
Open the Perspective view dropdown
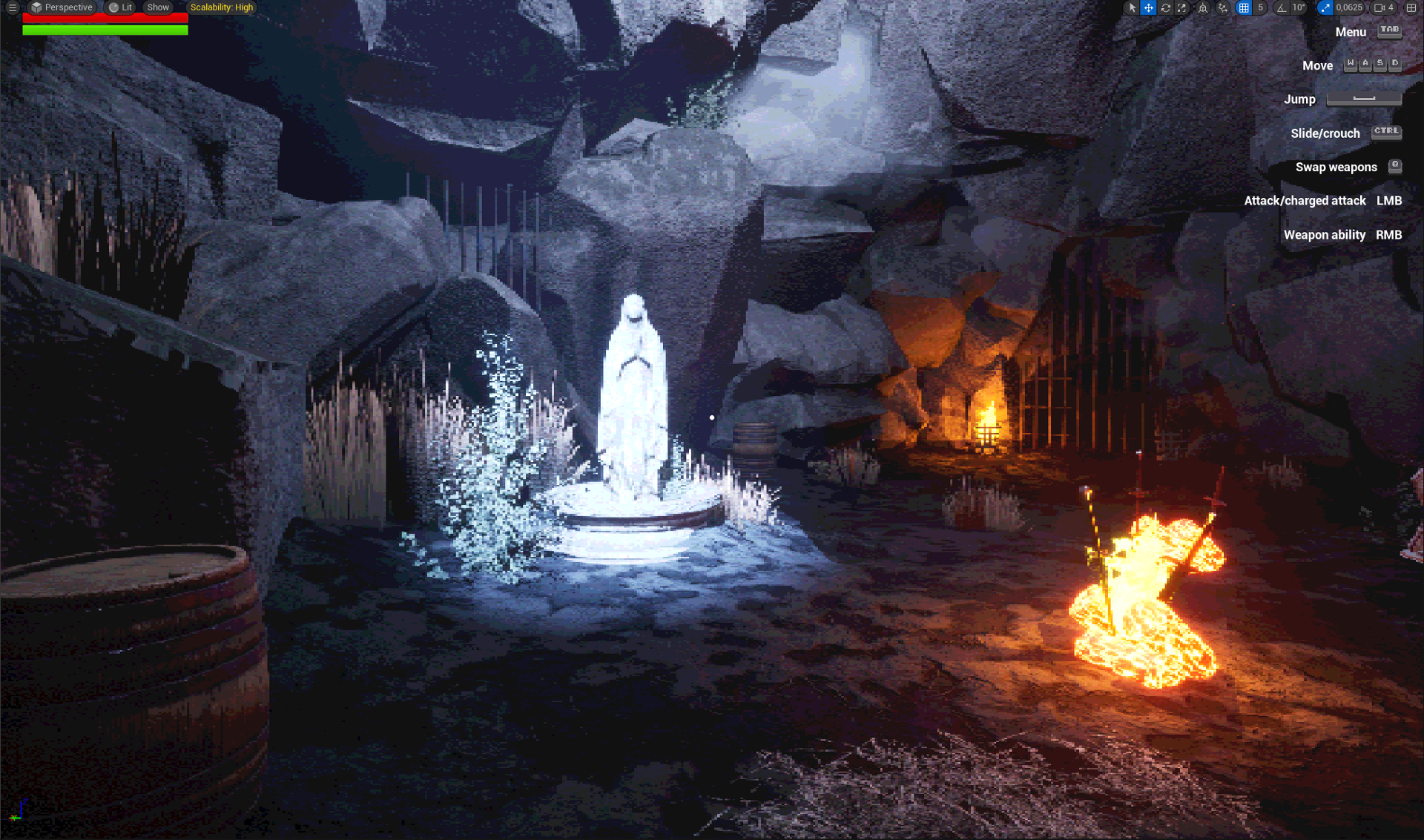coord(62,7)
